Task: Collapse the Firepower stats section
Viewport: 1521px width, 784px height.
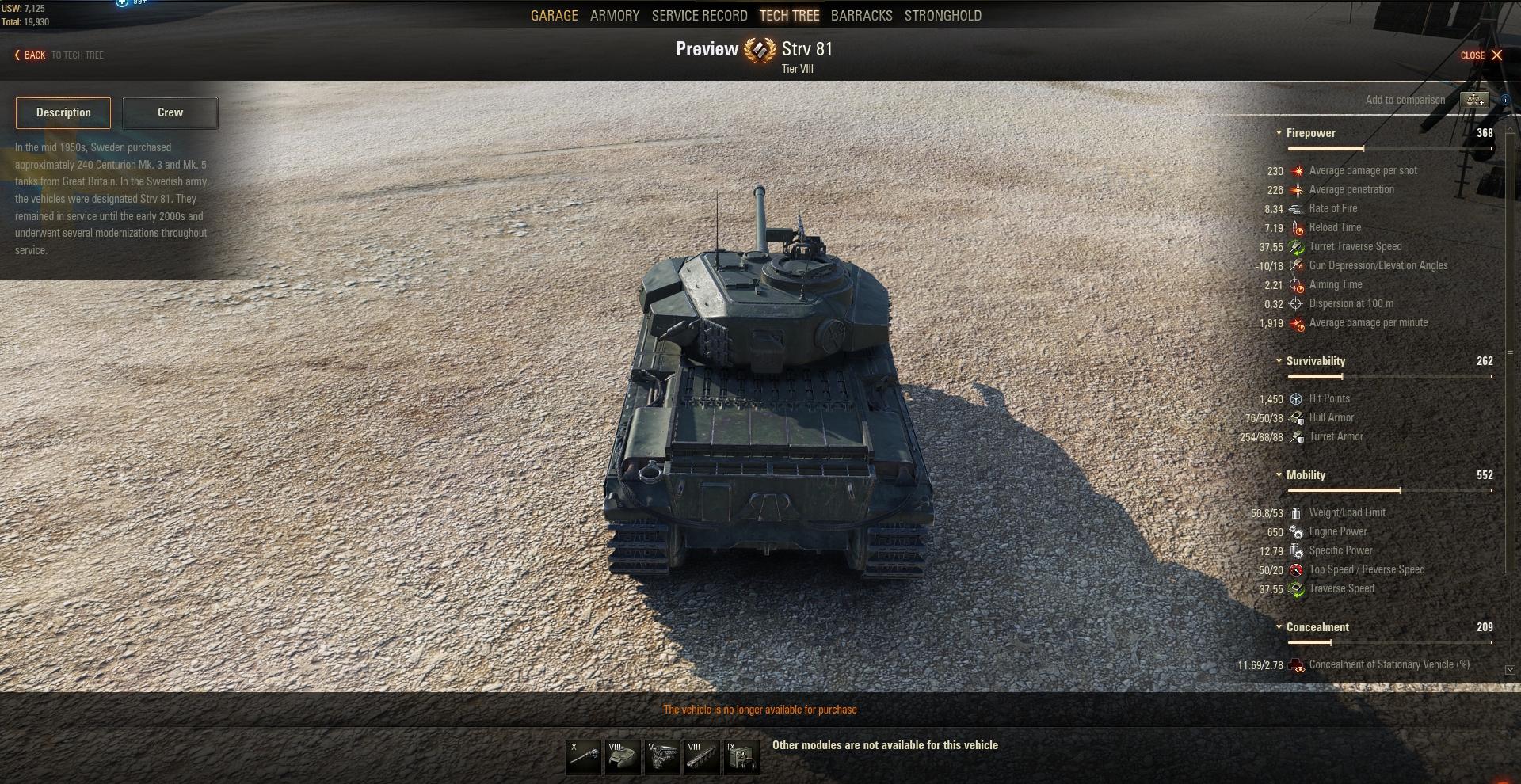Action: [x=1279, y=133]
